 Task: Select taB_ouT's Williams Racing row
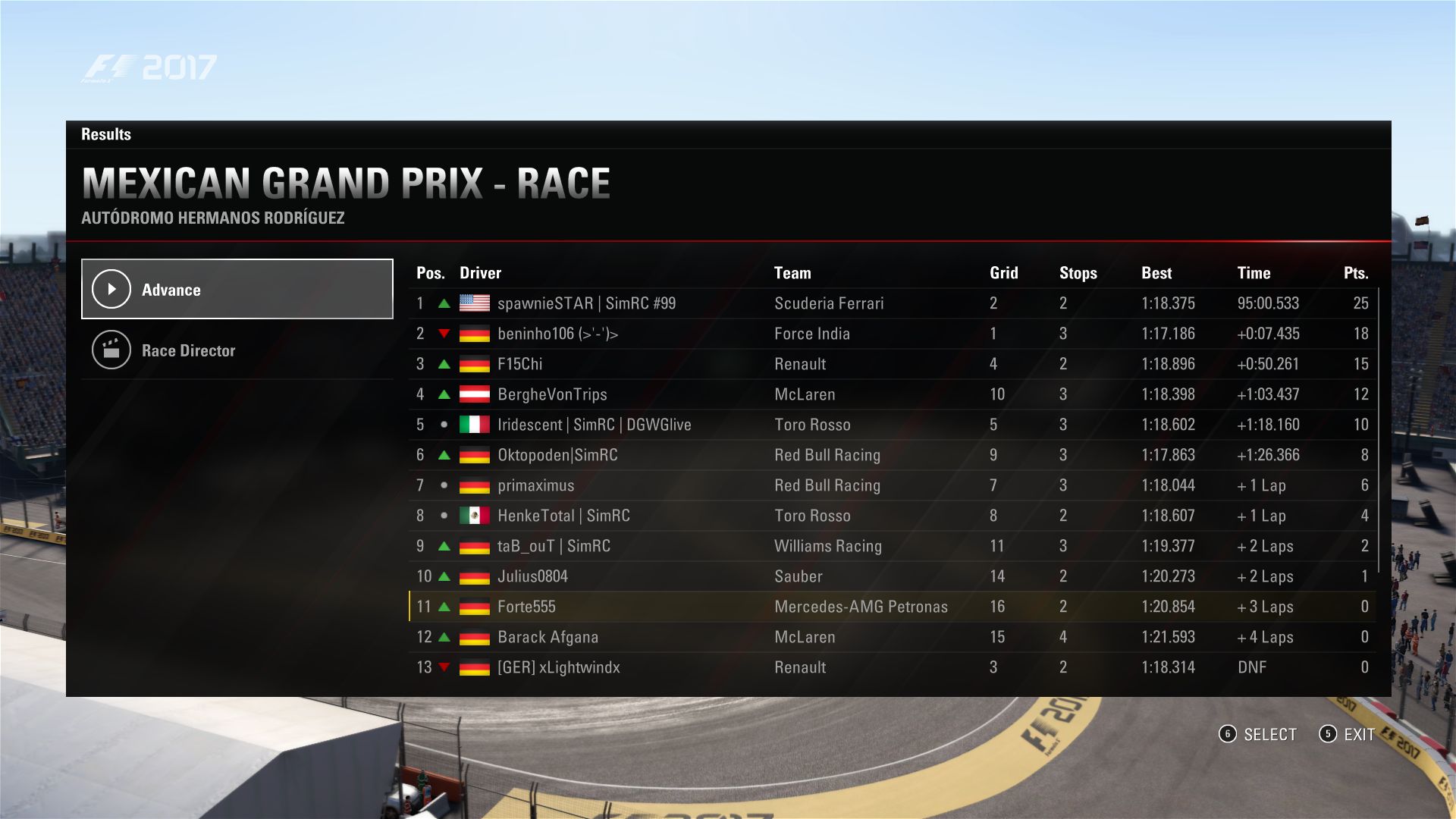tap(891, 546)
